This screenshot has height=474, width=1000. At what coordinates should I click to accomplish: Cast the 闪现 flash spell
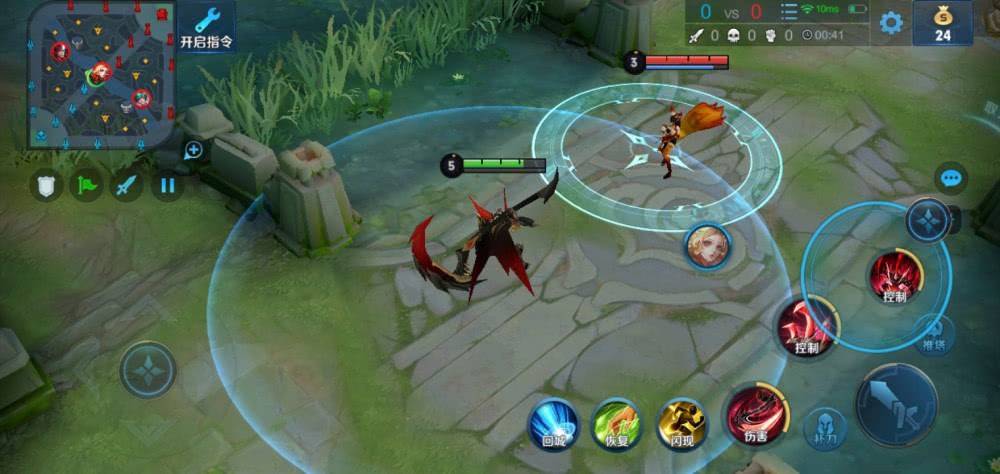pyautogui.click(x=681, y=423)
